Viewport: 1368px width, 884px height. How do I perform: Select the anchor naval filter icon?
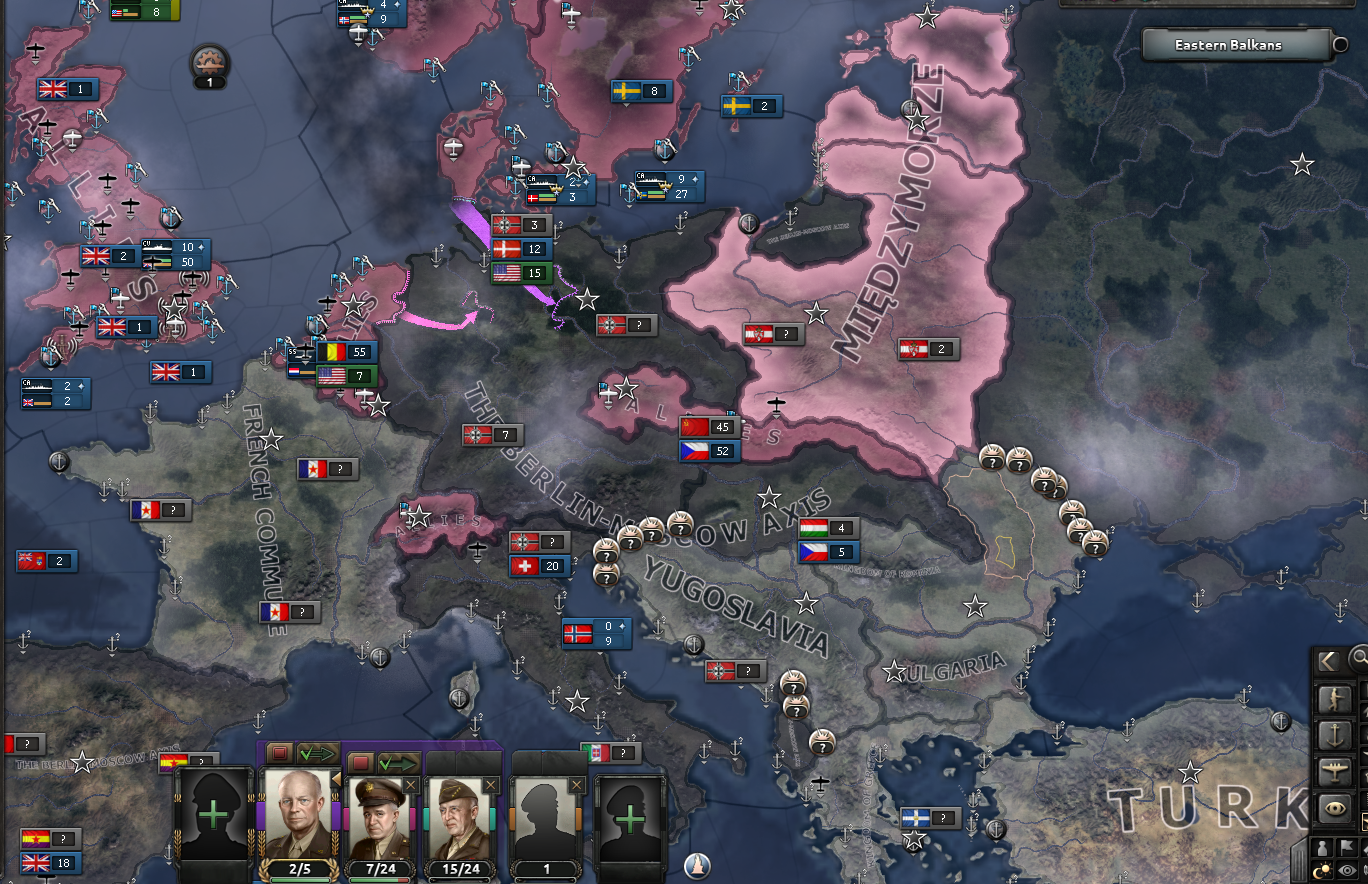(x=1336, y=734)
